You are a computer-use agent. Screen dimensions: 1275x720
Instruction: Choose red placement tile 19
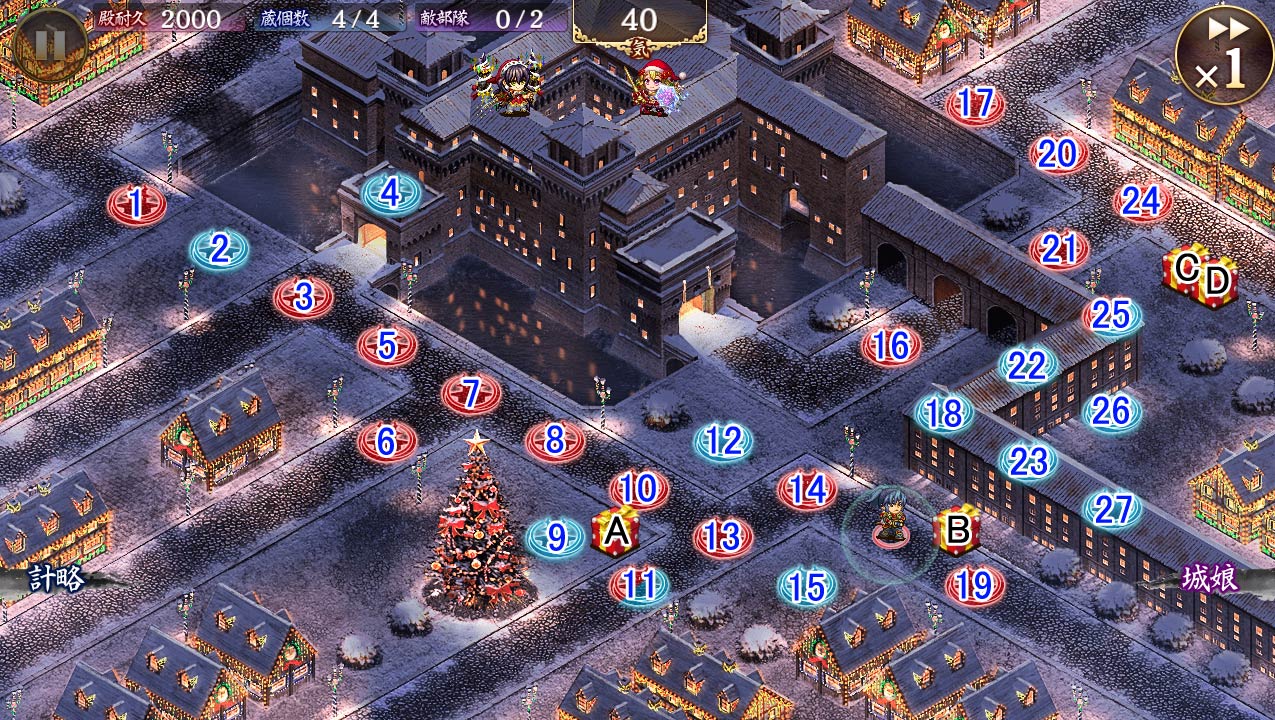(975, 586)
